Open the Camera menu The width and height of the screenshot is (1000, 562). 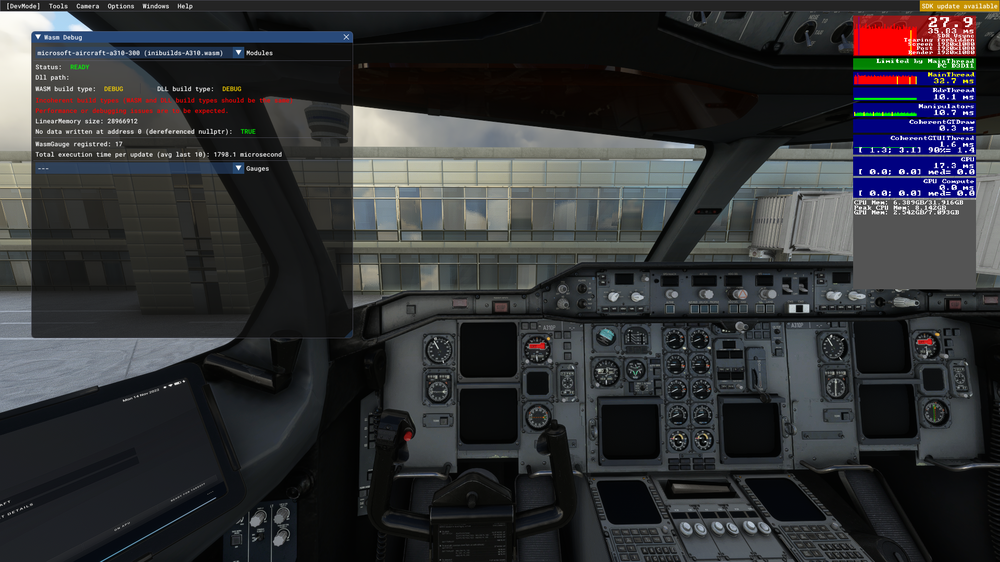[88, 6]
